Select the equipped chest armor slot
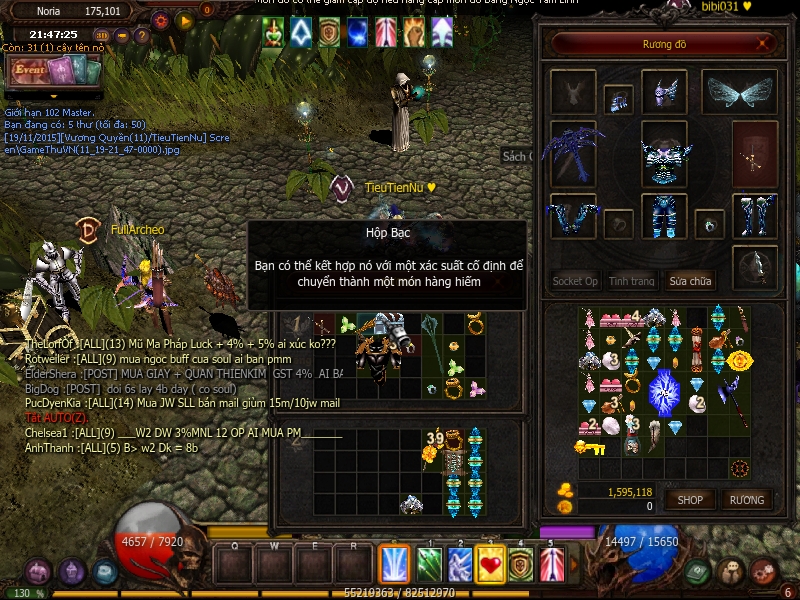The width and height of the screenshot is (800, 600). (663, 155)
